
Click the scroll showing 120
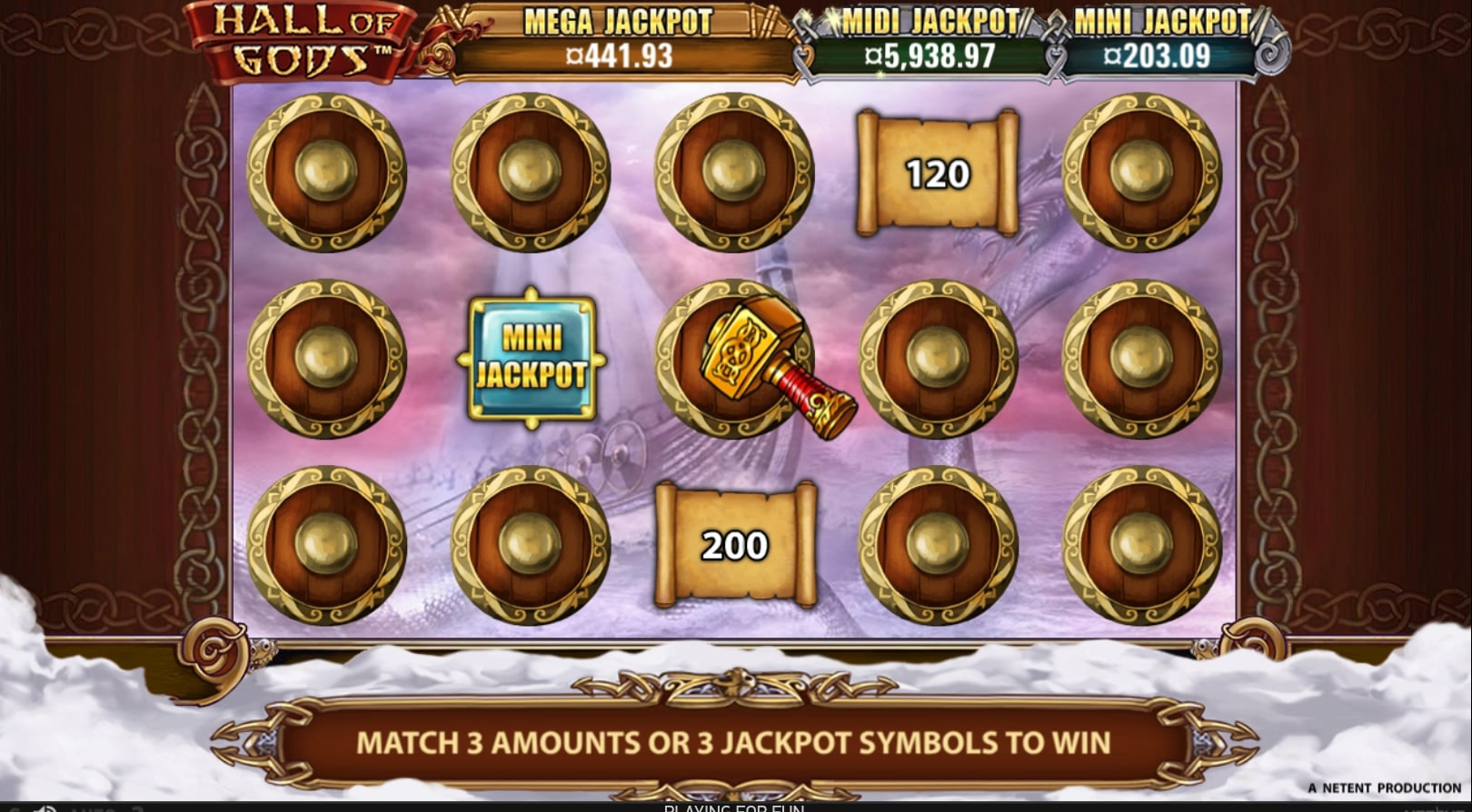coord(937,173)
